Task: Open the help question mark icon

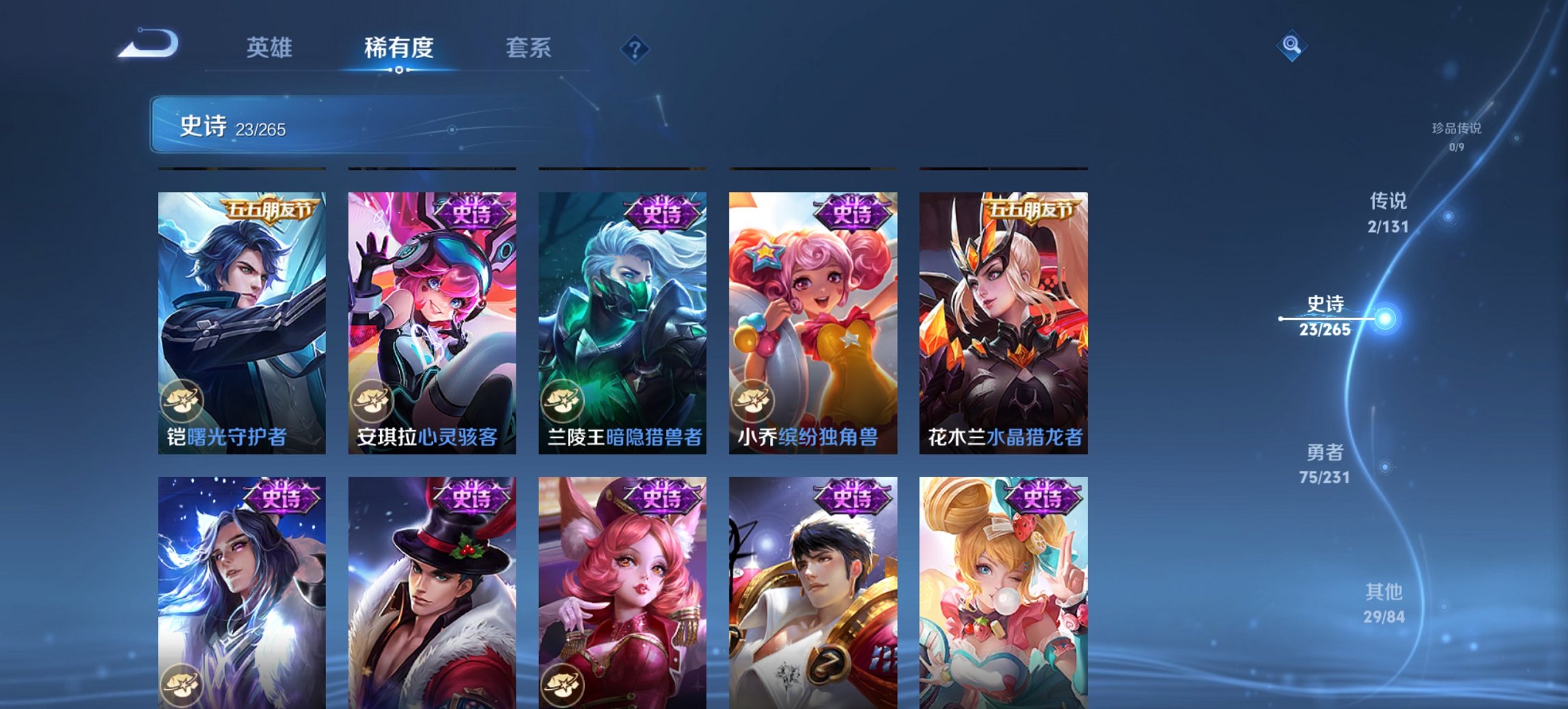Action: pos(635,48)
